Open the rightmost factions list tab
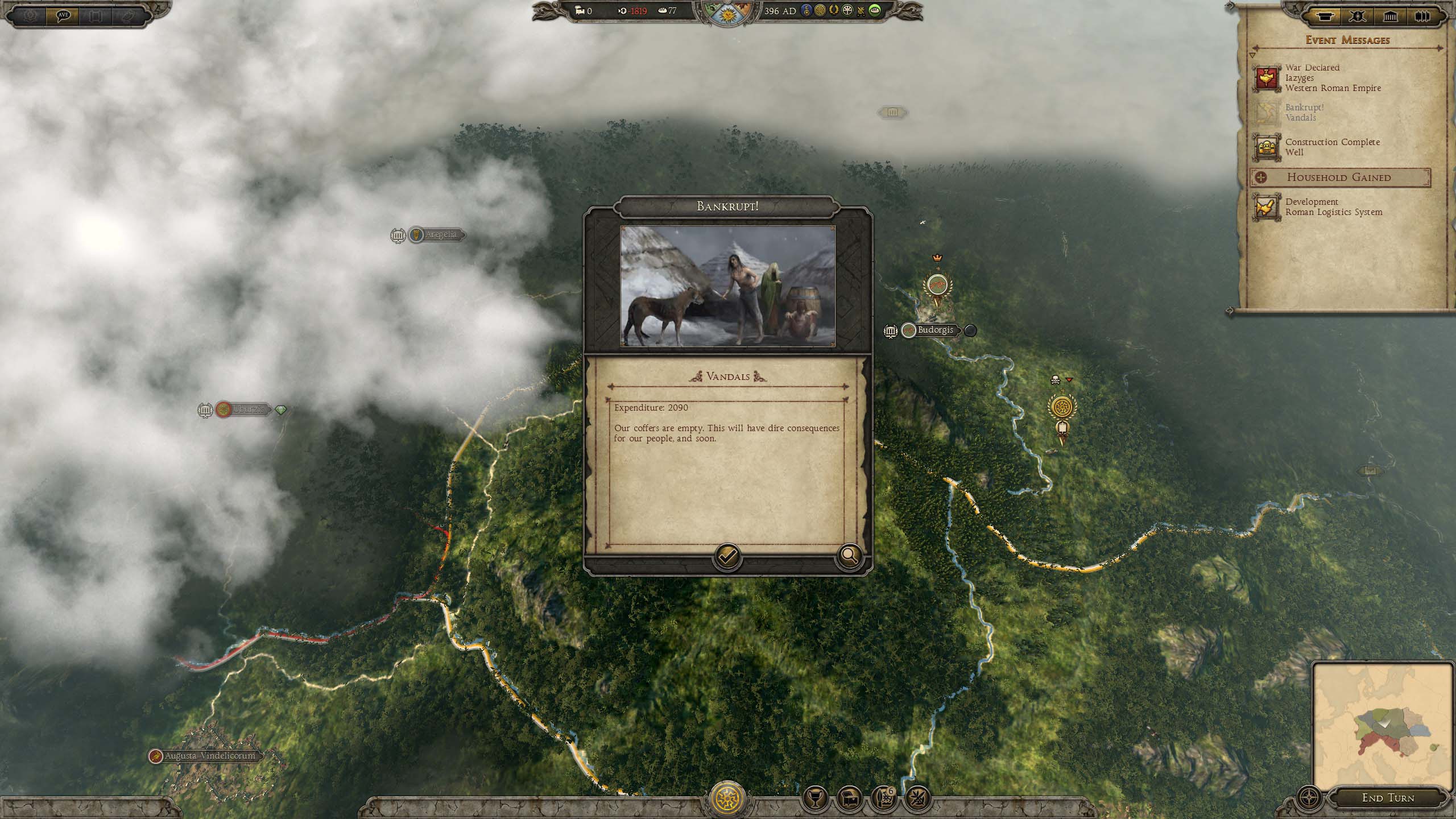 pyautogui.click(x=1422, y=16)
